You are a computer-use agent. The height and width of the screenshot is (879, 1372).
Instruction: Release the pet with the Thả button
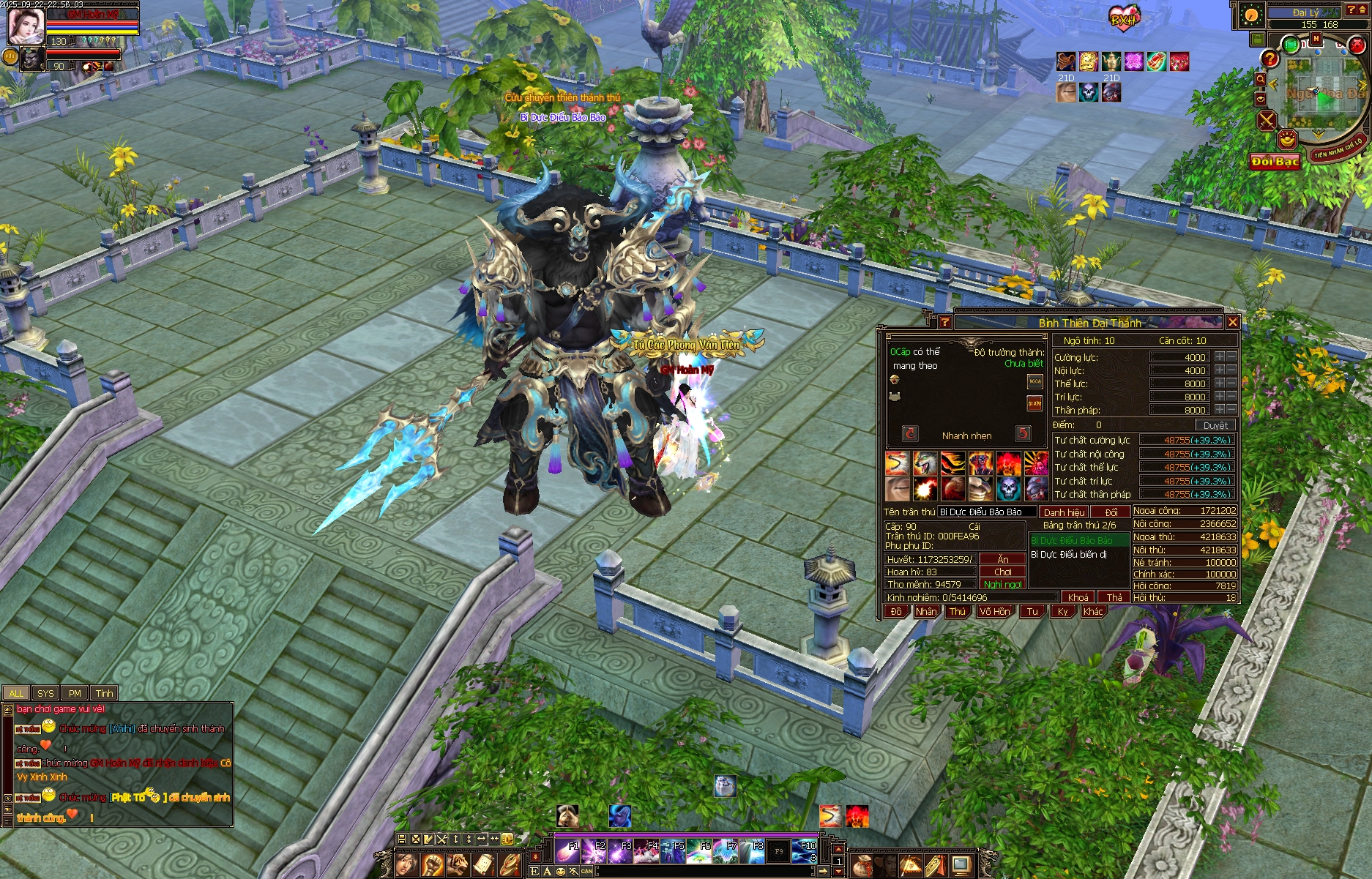[x=1114, y=597]
